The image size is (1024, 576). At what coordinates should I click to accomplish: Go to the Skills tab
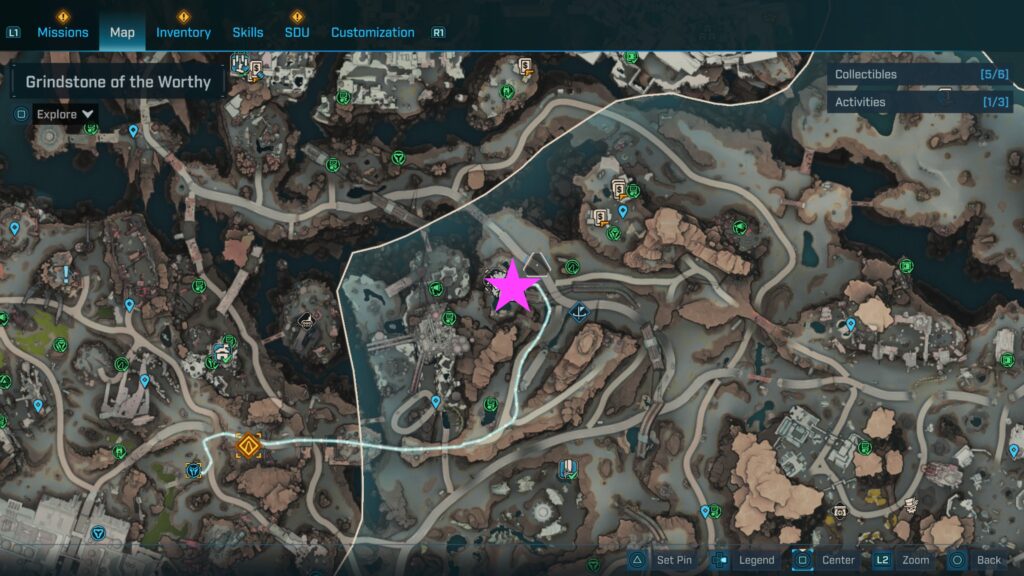tap(248, 32)
